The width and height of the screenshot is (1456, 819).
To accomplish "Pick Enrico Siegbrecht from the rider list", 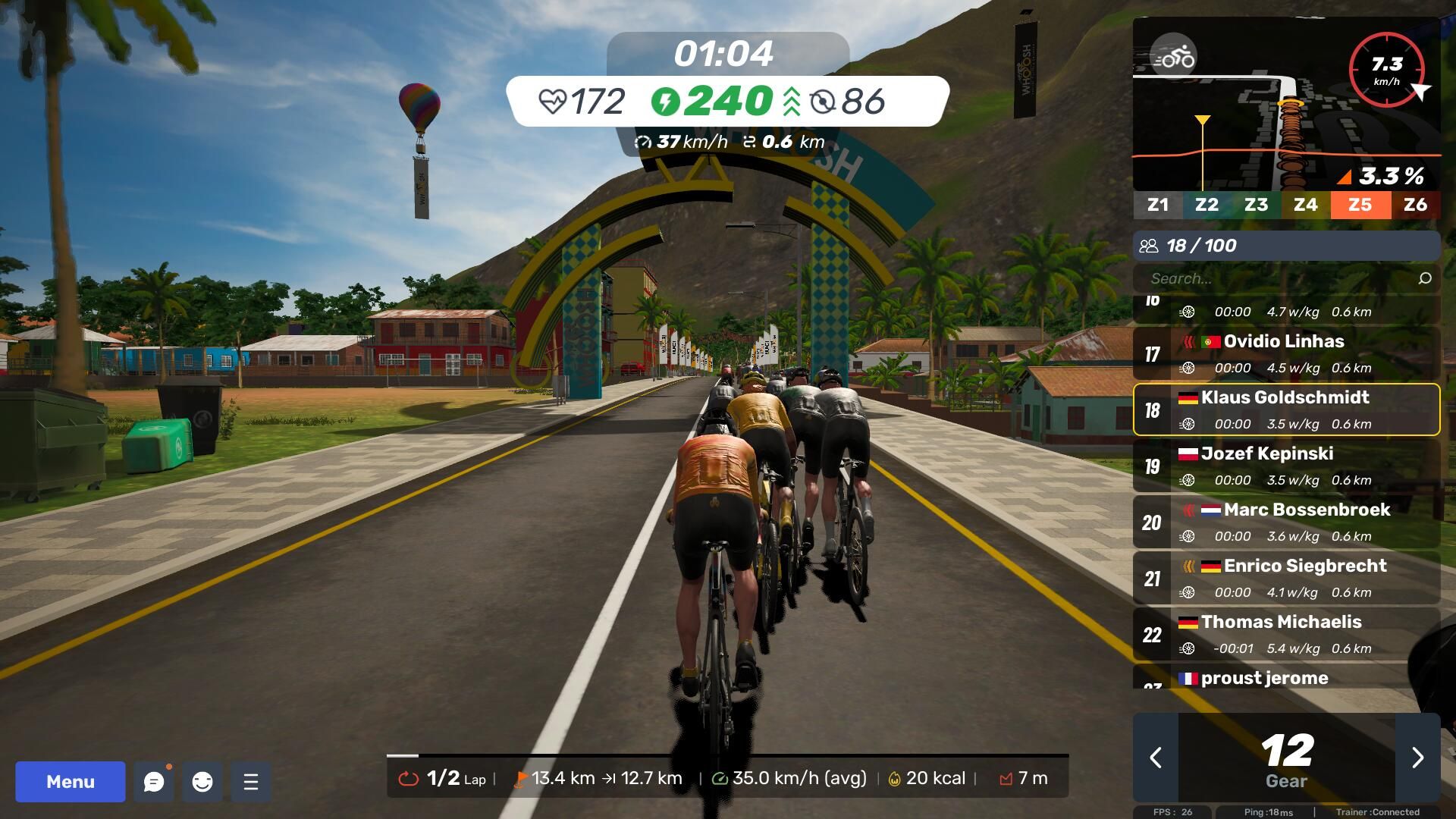I will click(1286, 578).
